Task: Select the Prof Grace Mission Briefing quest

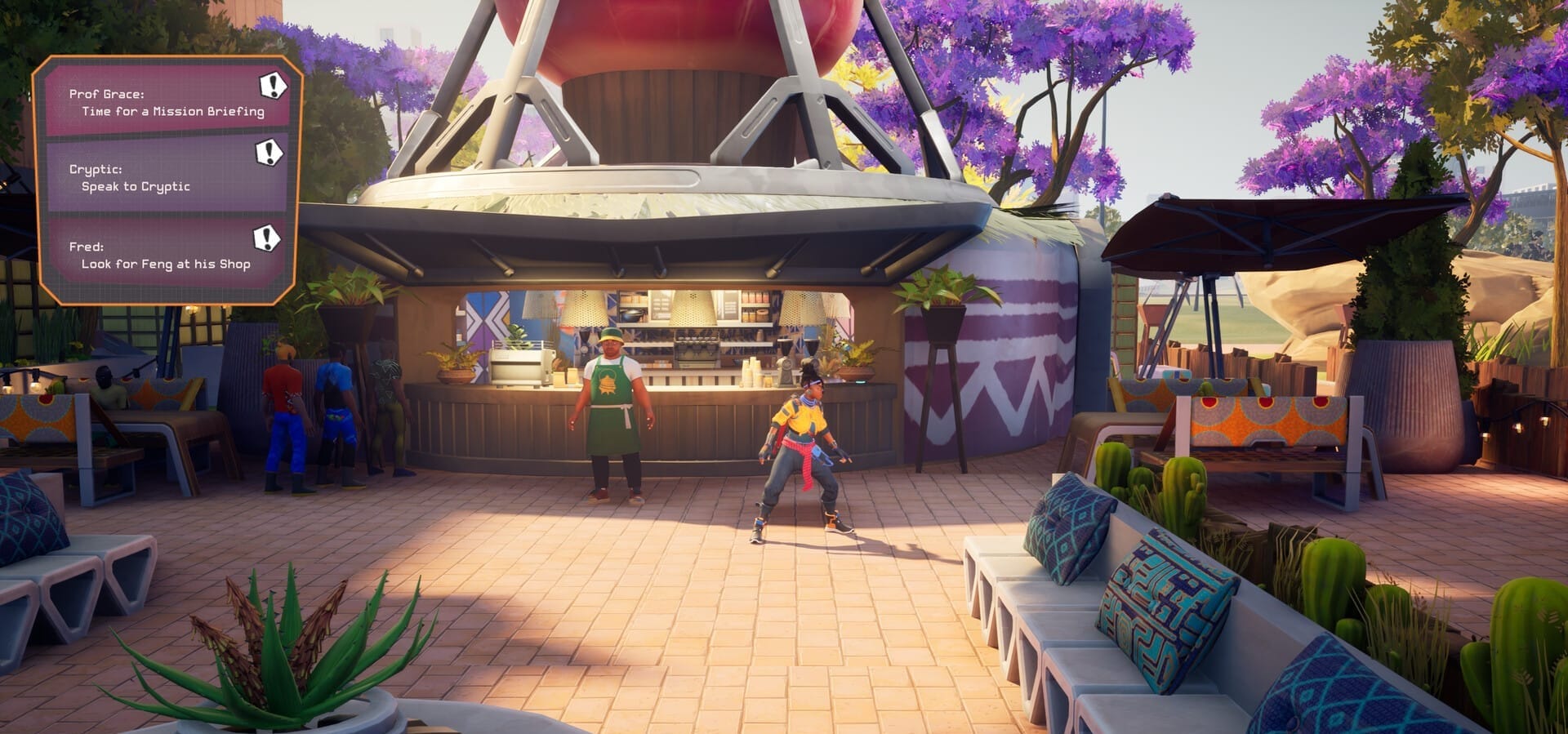Action: (167, 103)
